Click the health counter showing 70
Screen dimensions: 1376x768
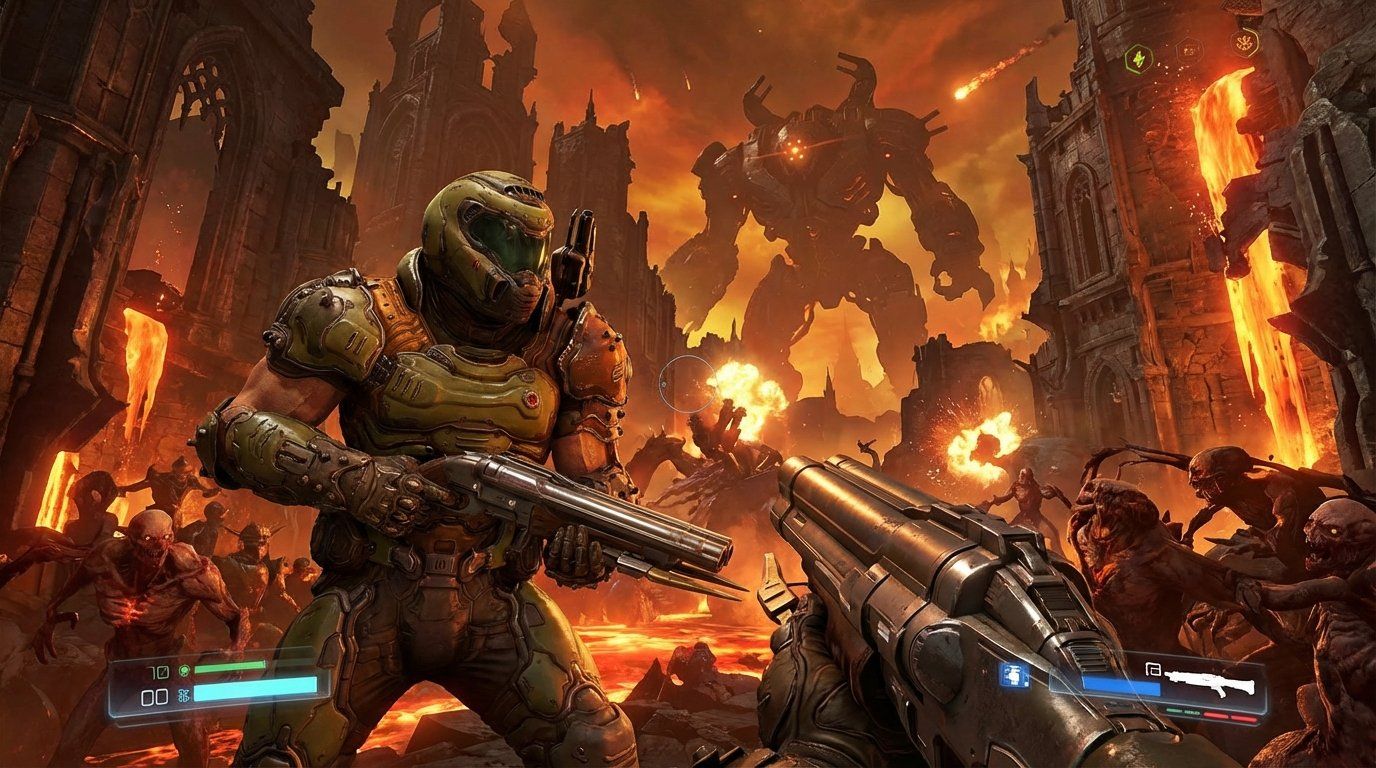158,670
